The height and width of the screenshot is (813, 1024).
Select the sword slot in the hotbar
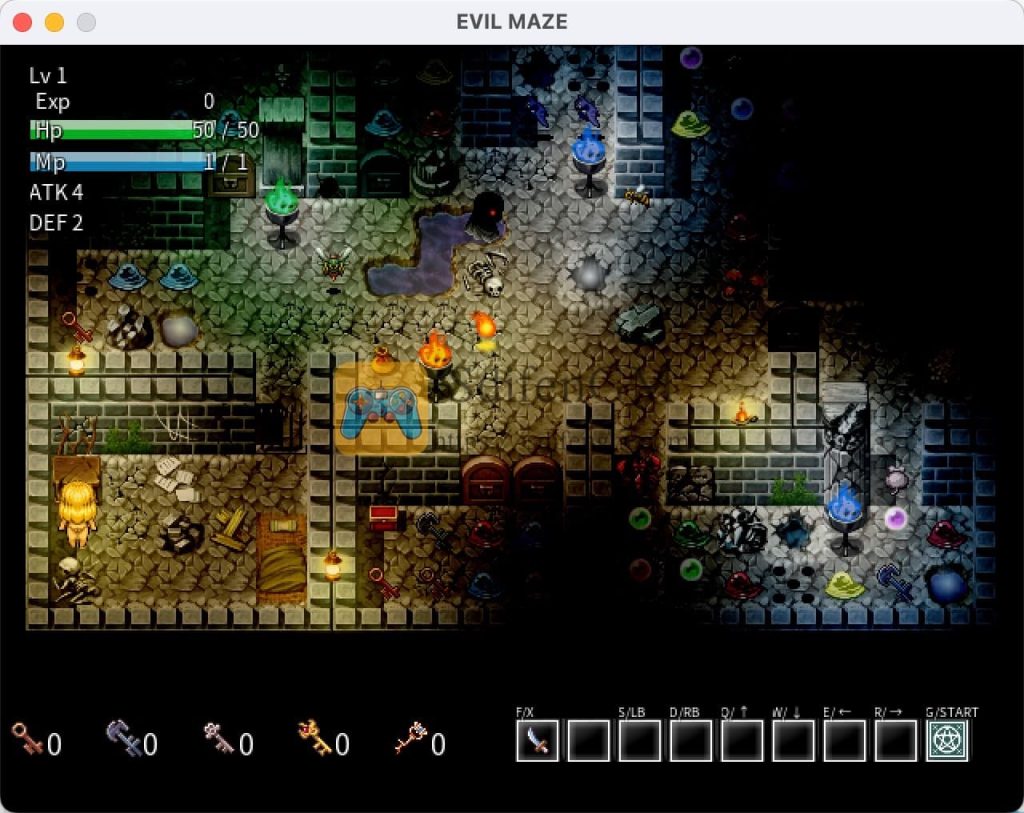pos(537,741)
